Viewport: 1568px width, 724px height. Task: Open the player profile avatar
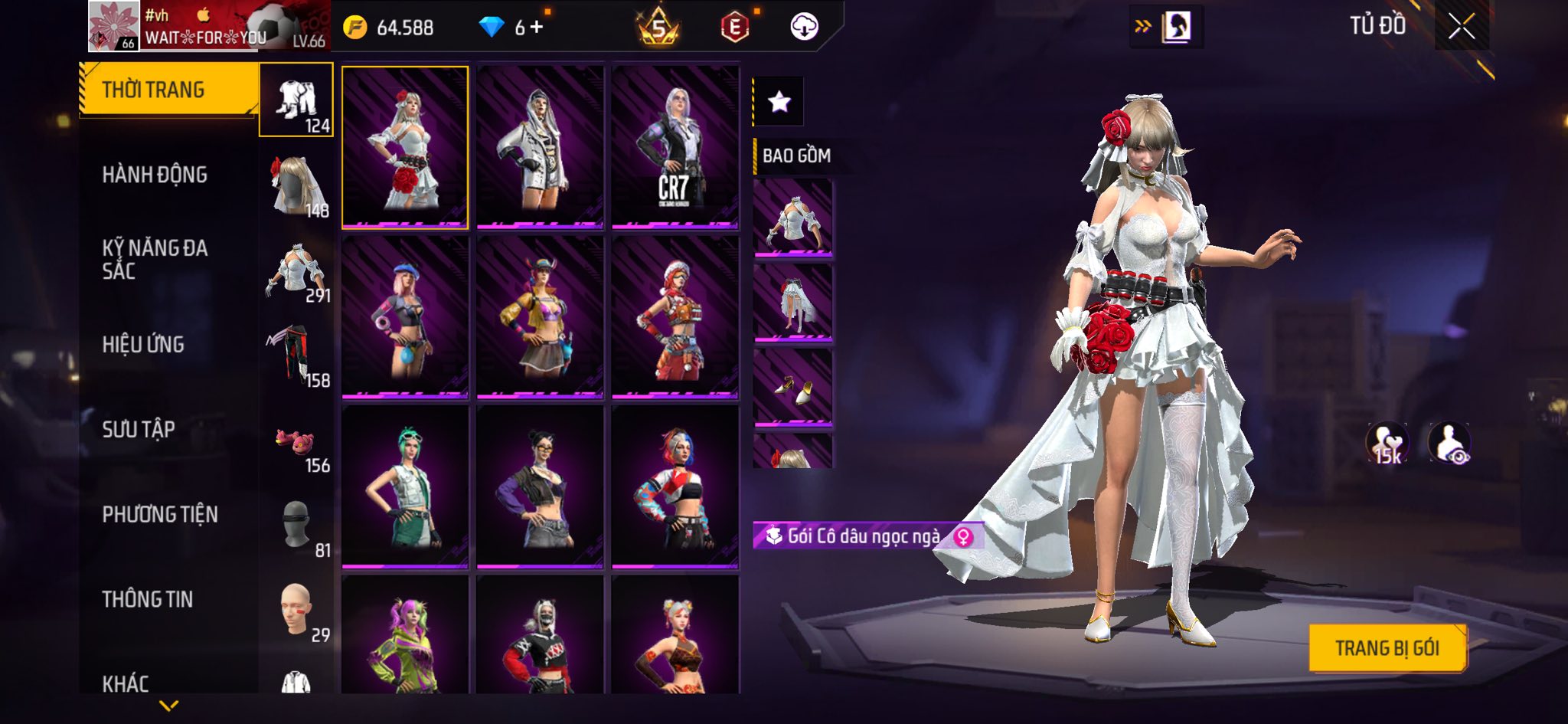pyautogui.click(x=113, y=26)
